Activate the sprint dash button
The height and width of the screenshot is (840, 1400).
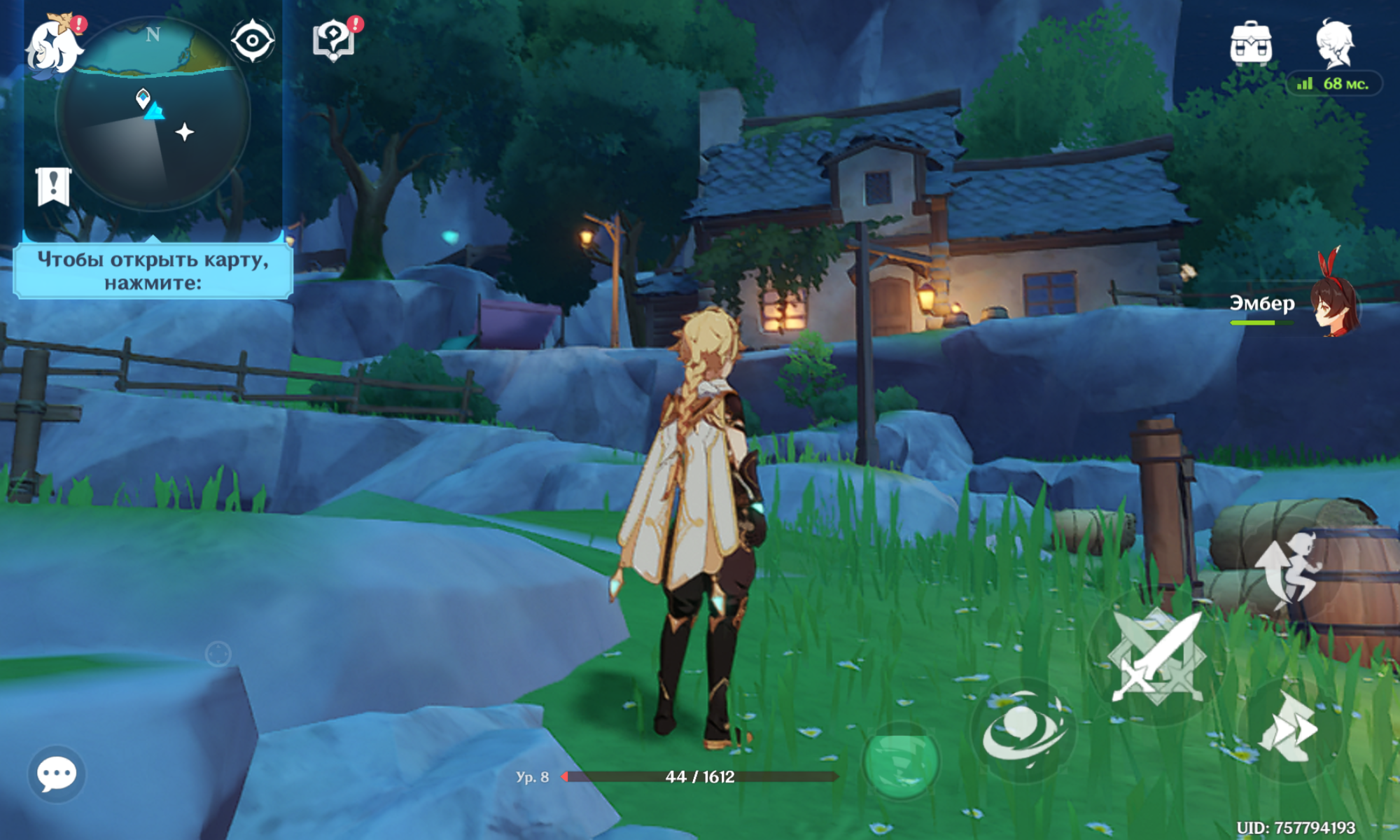point(1289,728)
